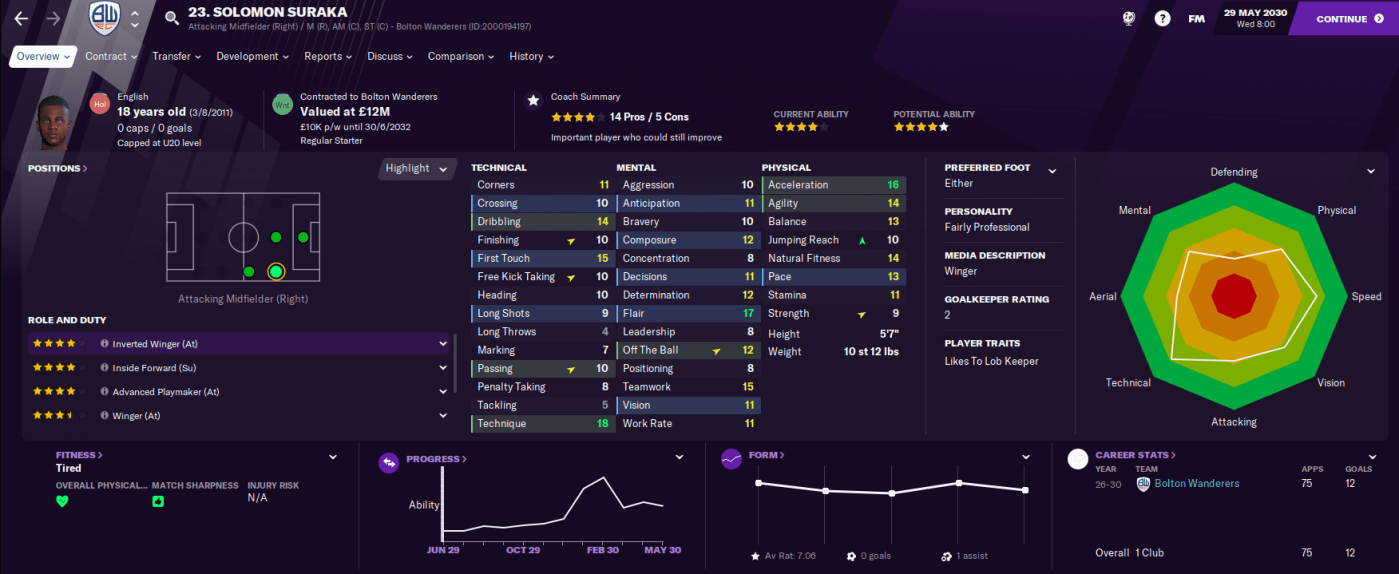
Task: Open the Positions panel header
Action: [57, 168]
